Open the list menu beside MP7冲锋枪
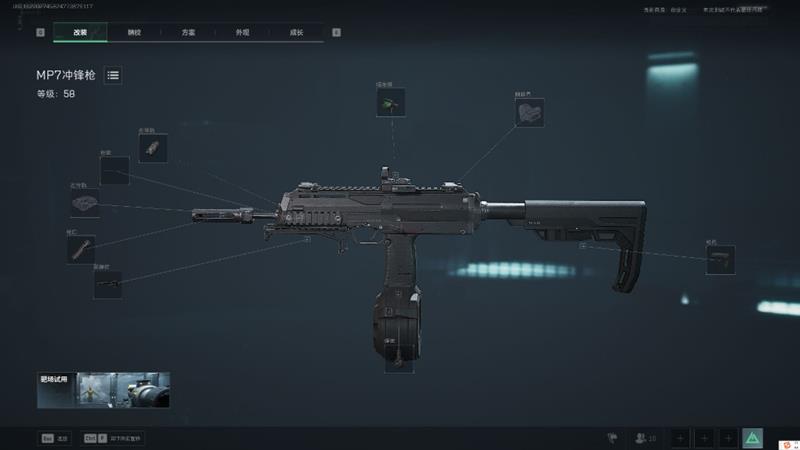The image size is (800, 450). (x=113, y=75)
